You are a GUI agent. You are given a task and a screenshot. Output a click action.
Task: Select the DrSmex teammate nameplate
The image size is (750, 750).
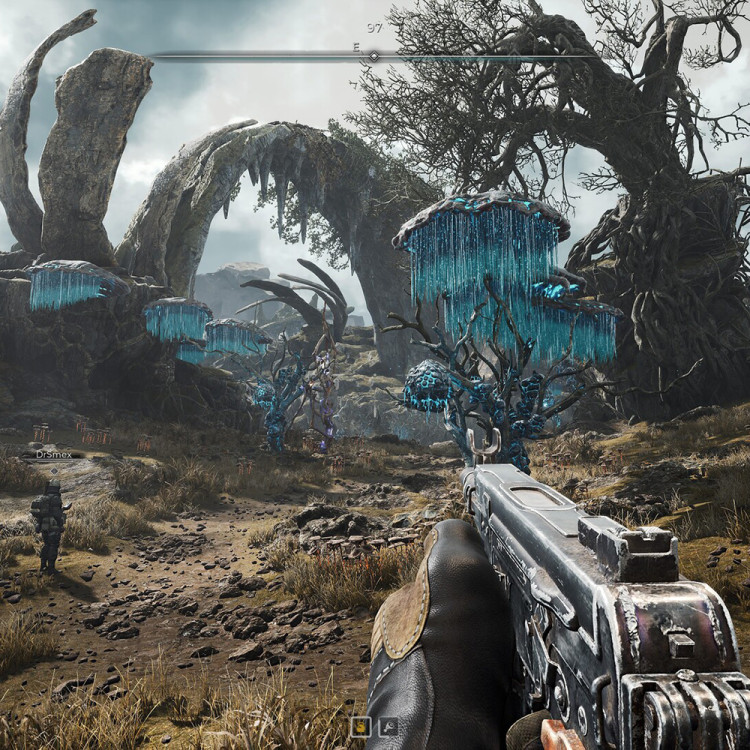click(51, 454)
